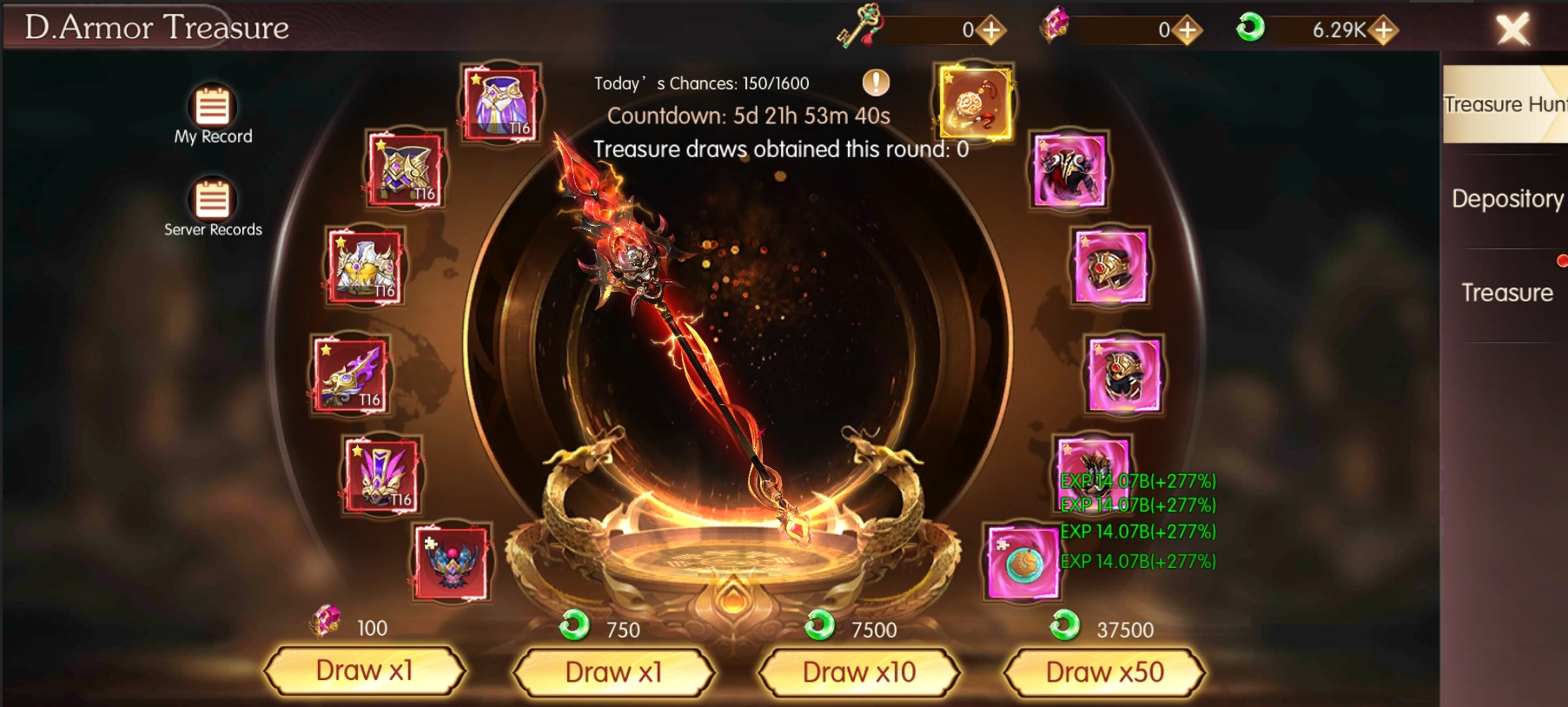
Task: View the purple robe T16 reward
Action: (500, 103)
